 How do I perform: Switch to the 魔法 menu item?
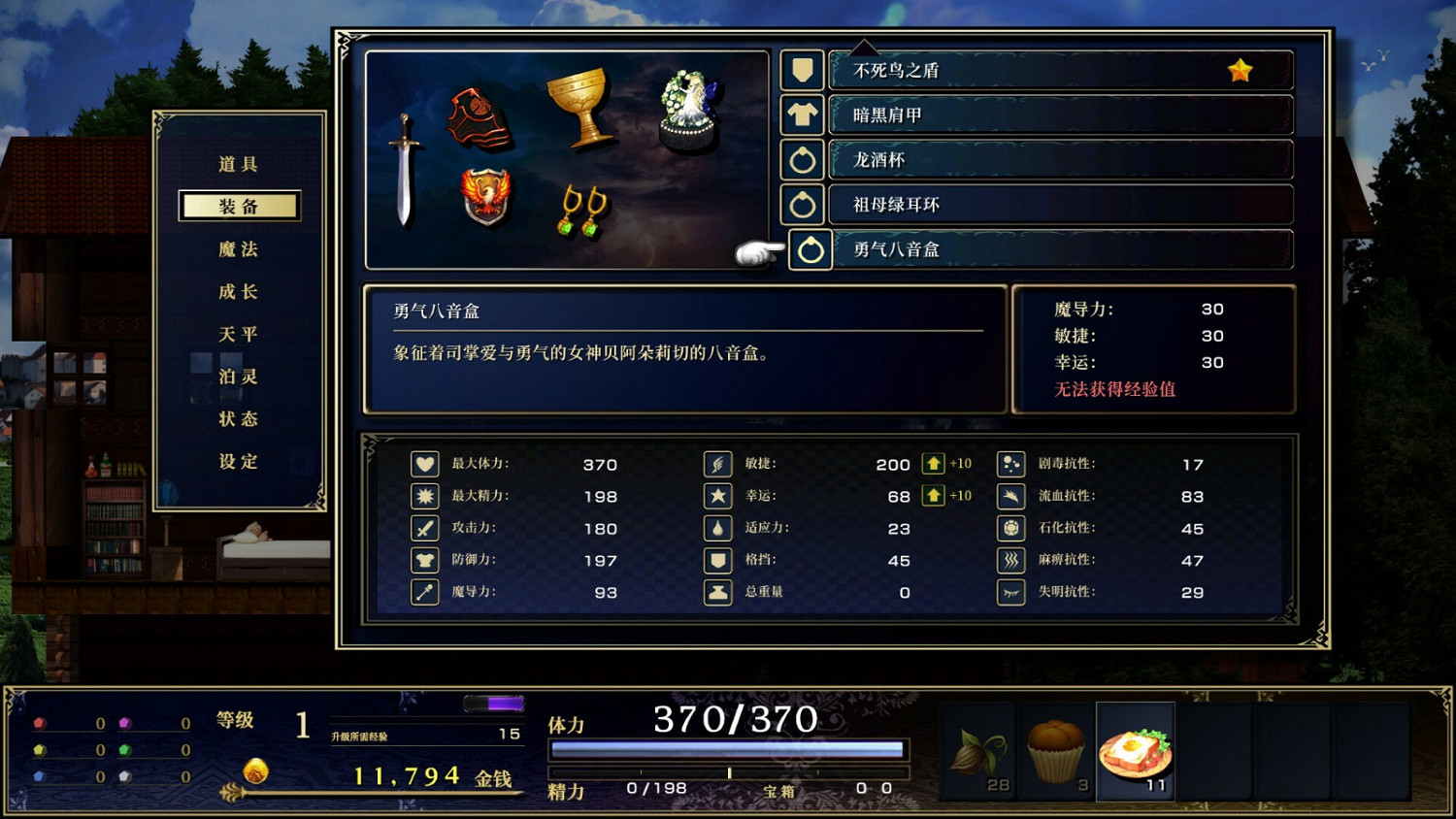click(x=238, y=249)
